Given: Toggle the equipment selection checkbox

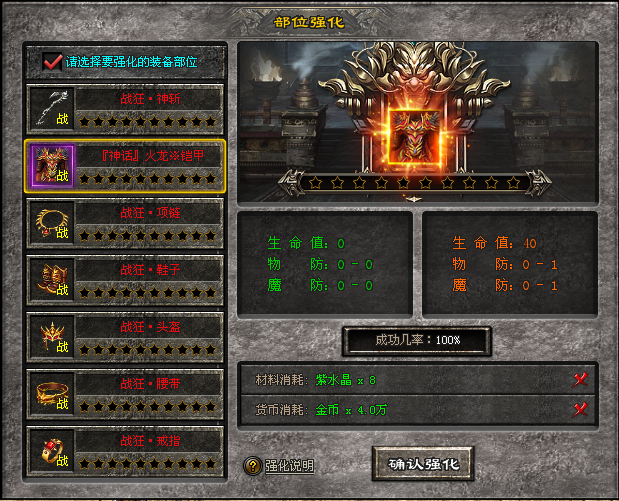Looking at the screenshot, I should [53, 62].
